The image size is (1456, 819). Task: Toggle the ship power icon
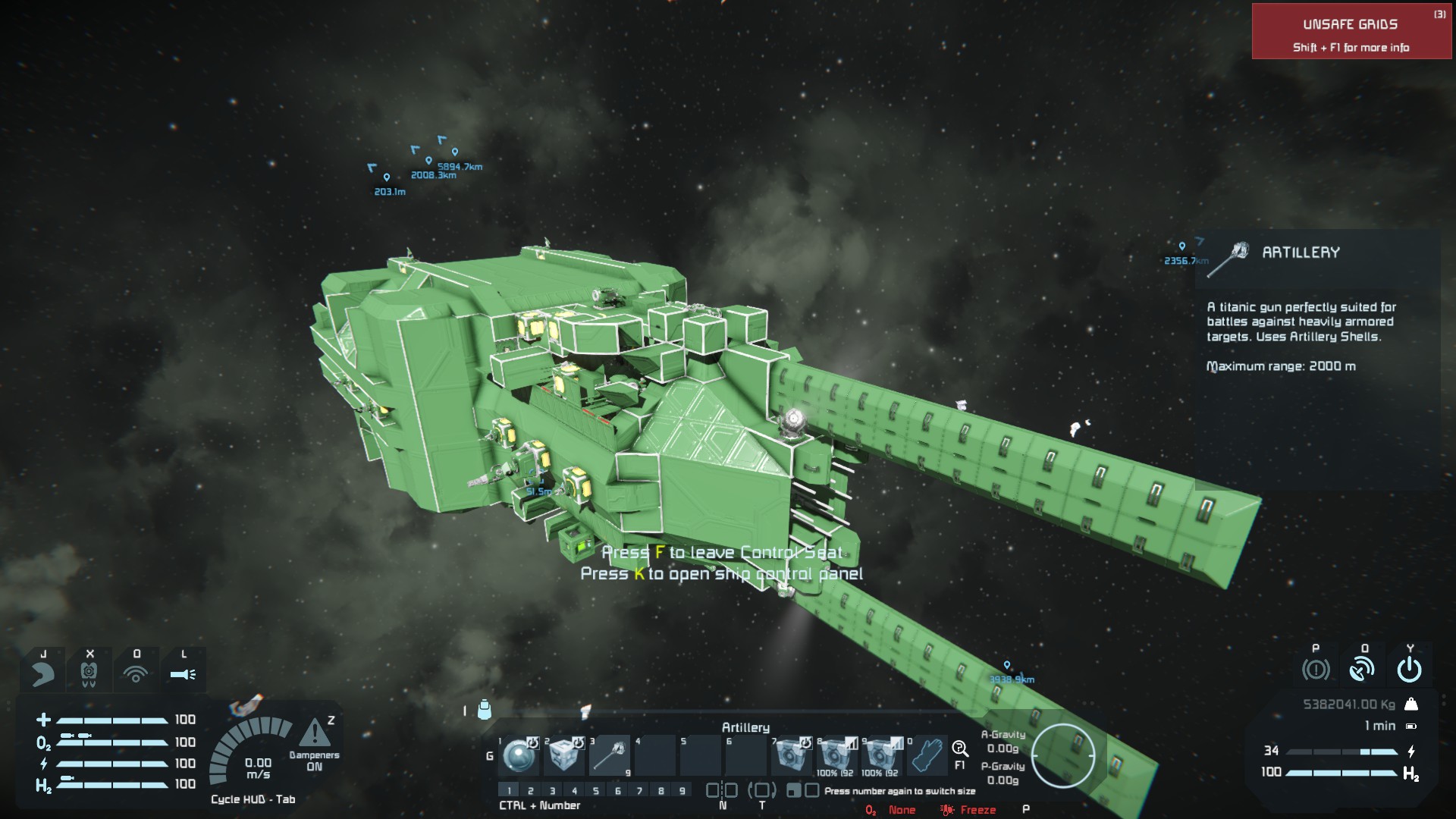click(x=1409, y=670)
